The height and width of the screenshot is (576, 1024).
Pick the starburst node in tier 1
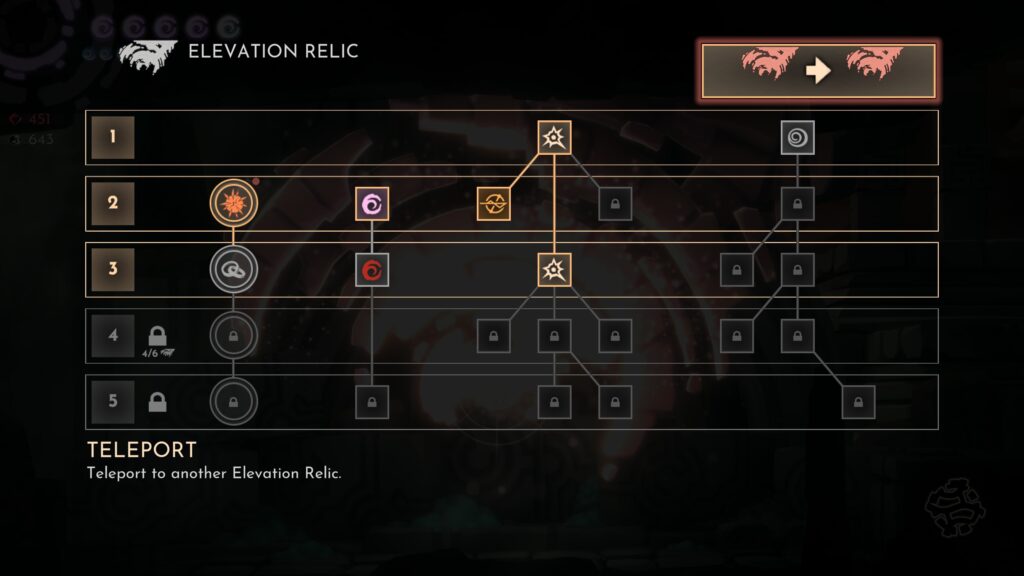click(554, 137)
